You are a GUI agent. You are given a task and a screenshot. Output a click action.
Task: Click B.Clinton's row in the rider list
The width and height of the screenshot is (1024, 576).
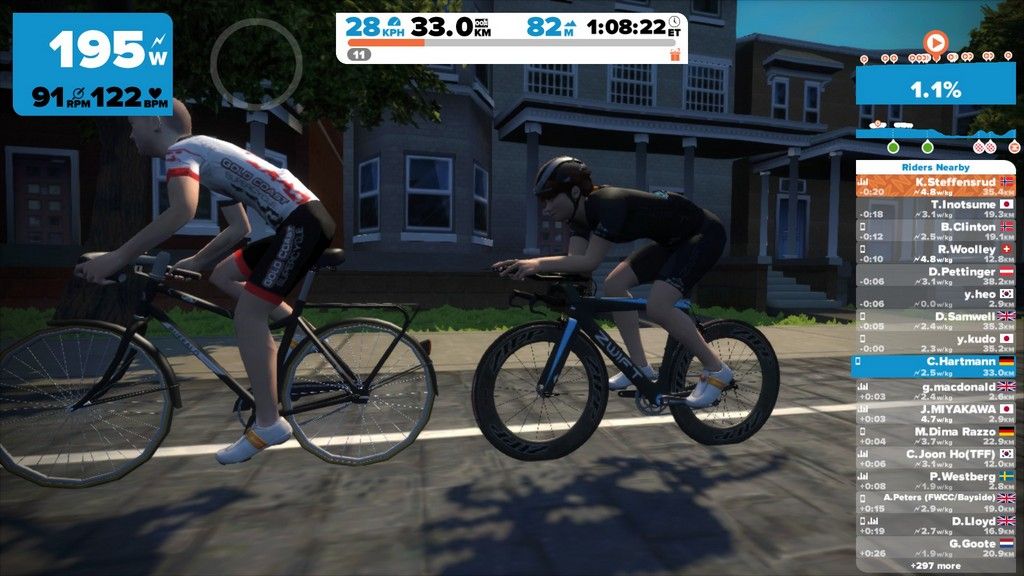point(935,231)
